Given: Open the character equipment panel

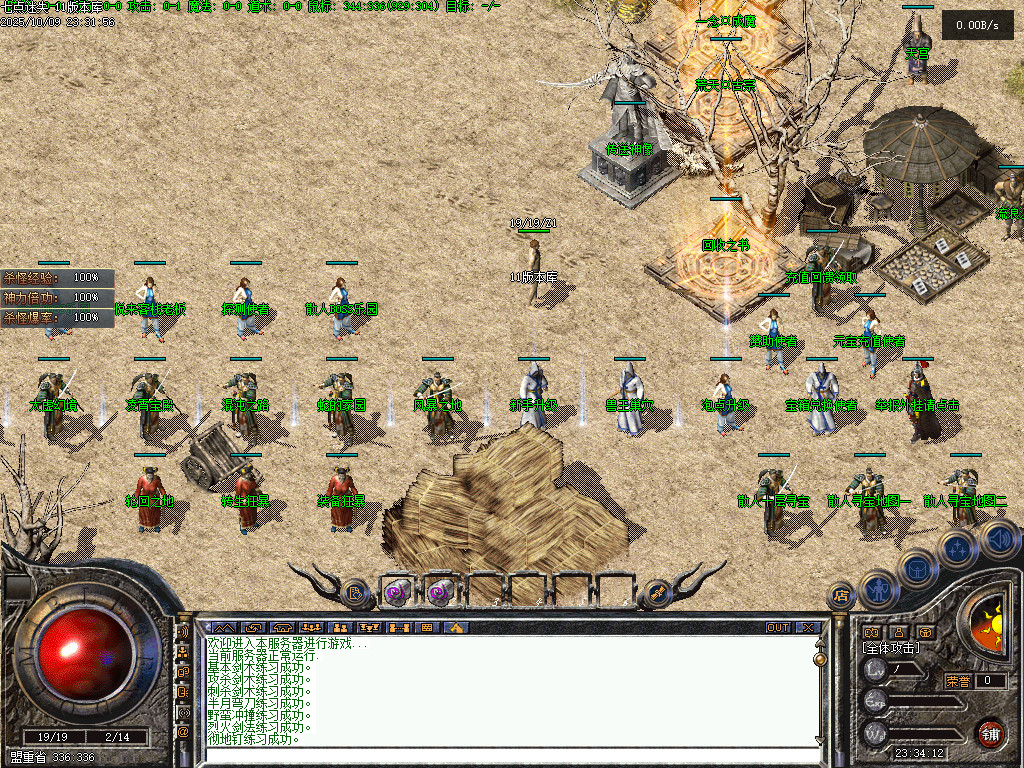Looking at the screenshot, I should (x=877, y=590).
